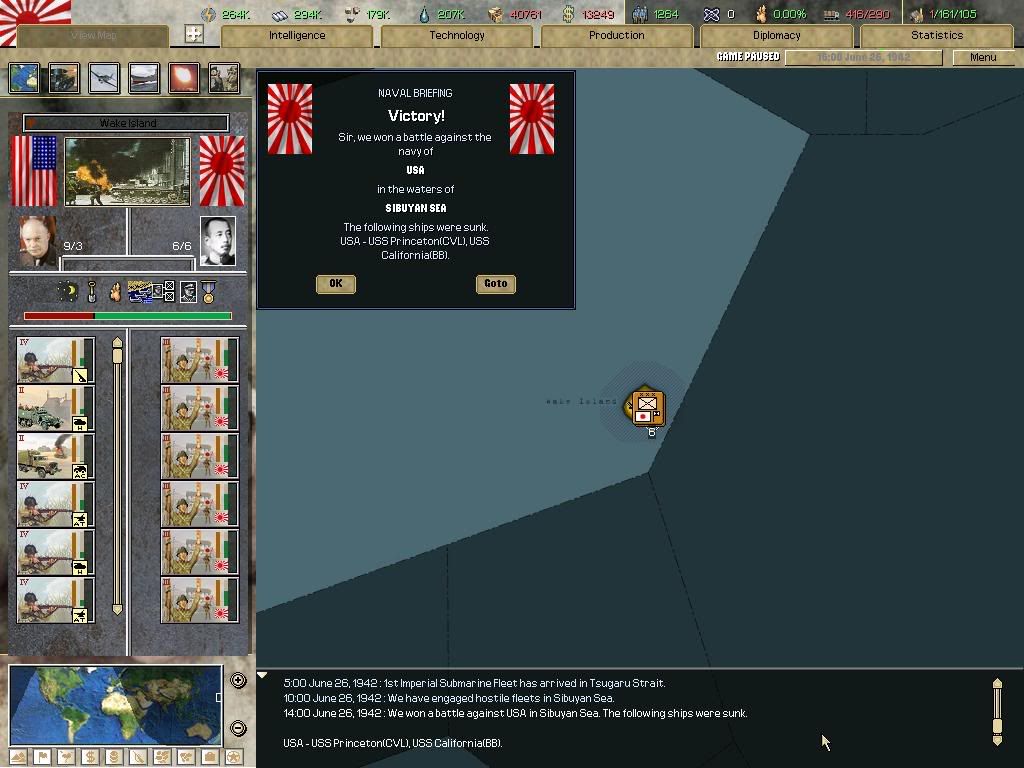
Task: Show the Diplomacy tab
Action: coord(777,35)
